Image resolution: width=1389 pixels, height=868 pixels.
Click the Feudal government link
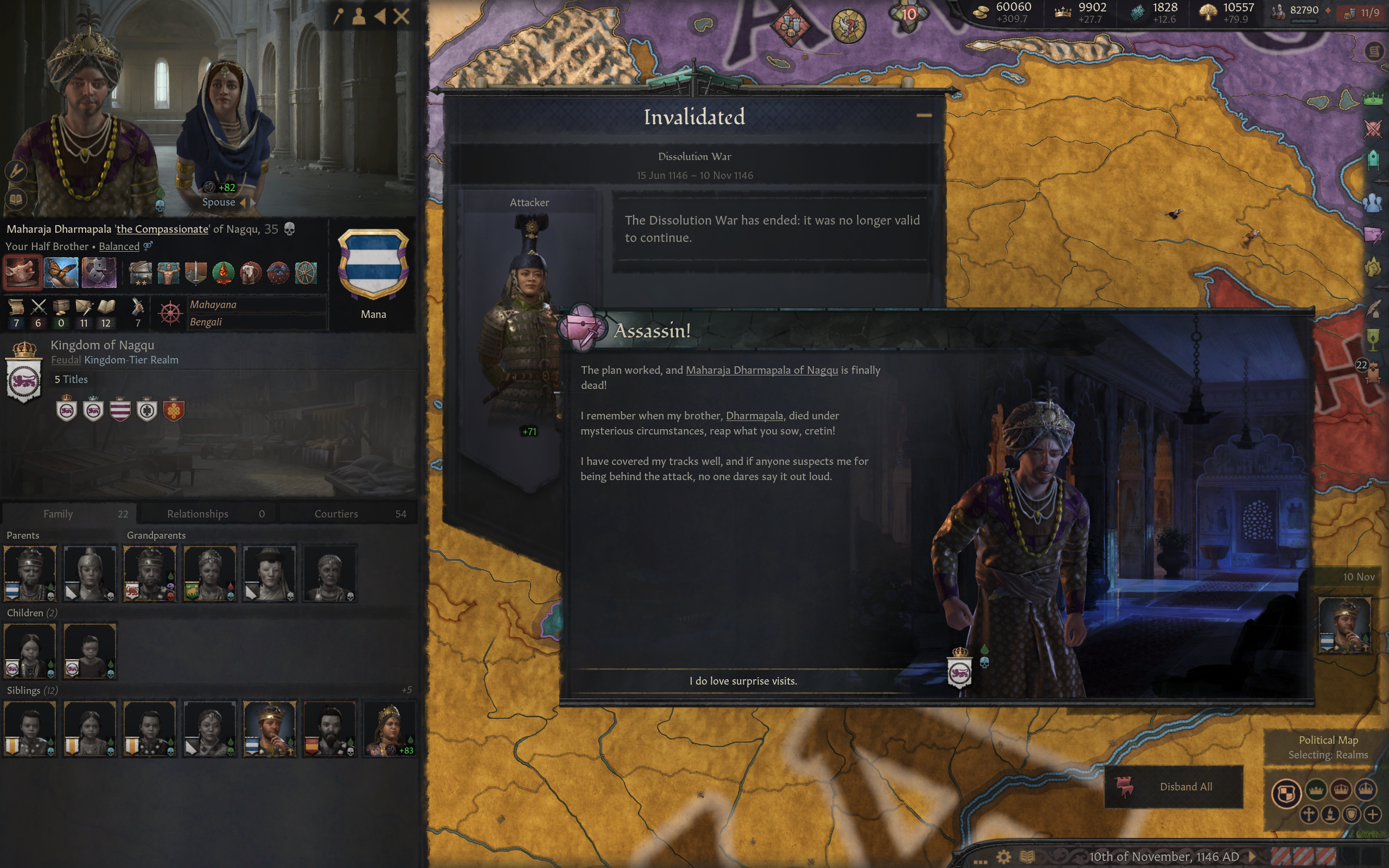(x=66, y=360)
